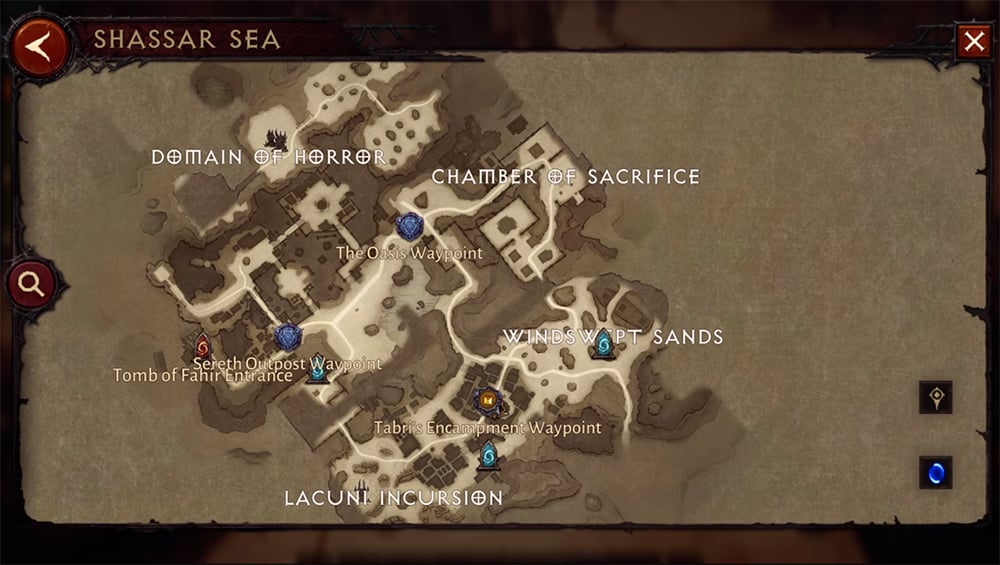The height and width of the screenshot is (565, 1000).
Task: Click the red Tomb of Fahir Entrance marker
Action: 203,347
